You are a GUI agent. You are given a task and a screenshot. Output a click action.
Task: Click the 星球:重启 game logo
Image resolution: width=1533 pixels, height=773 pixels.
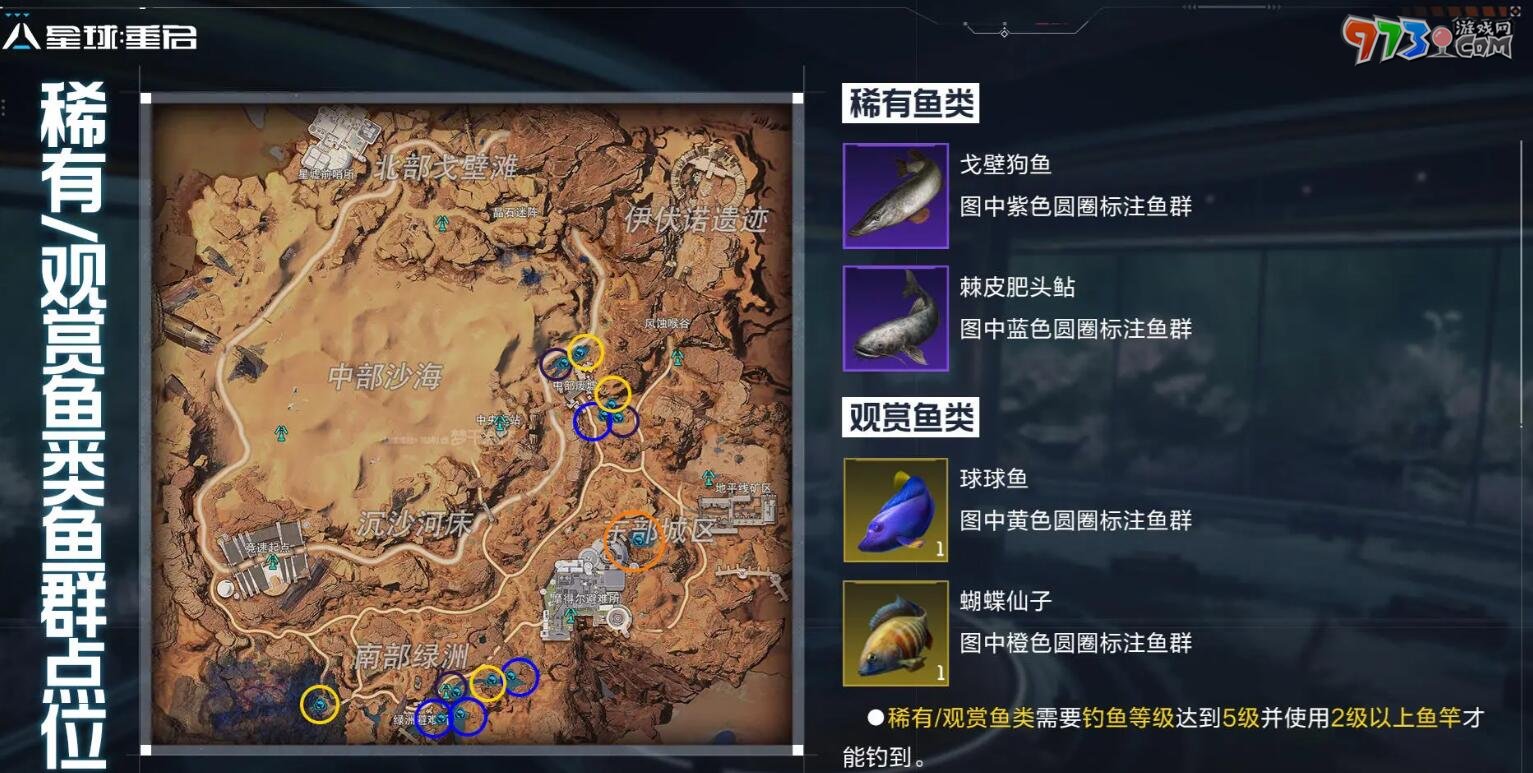pyautogui.click(x=100, y=33)
